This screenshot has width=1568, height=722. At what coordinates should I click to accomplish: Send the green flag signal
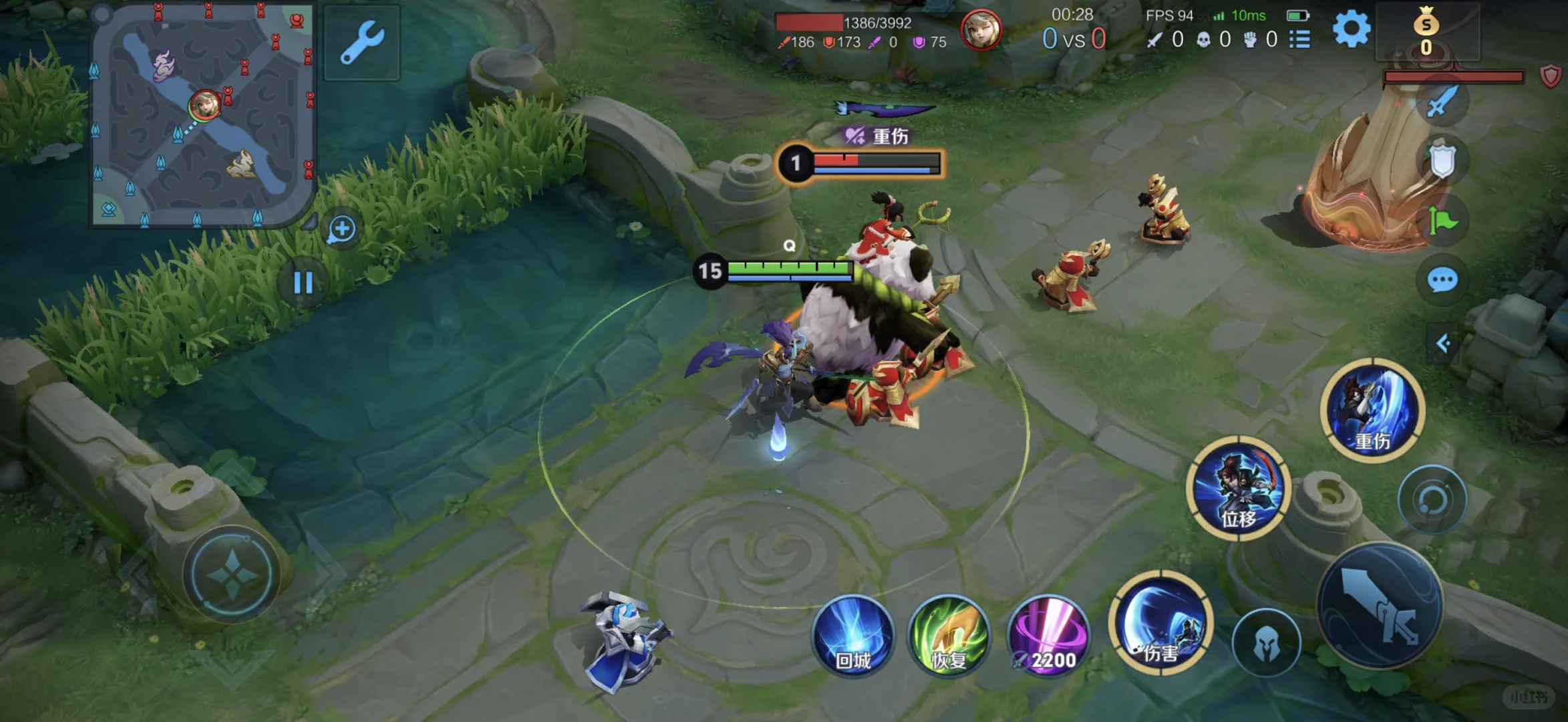click(x=1442, y=221)
